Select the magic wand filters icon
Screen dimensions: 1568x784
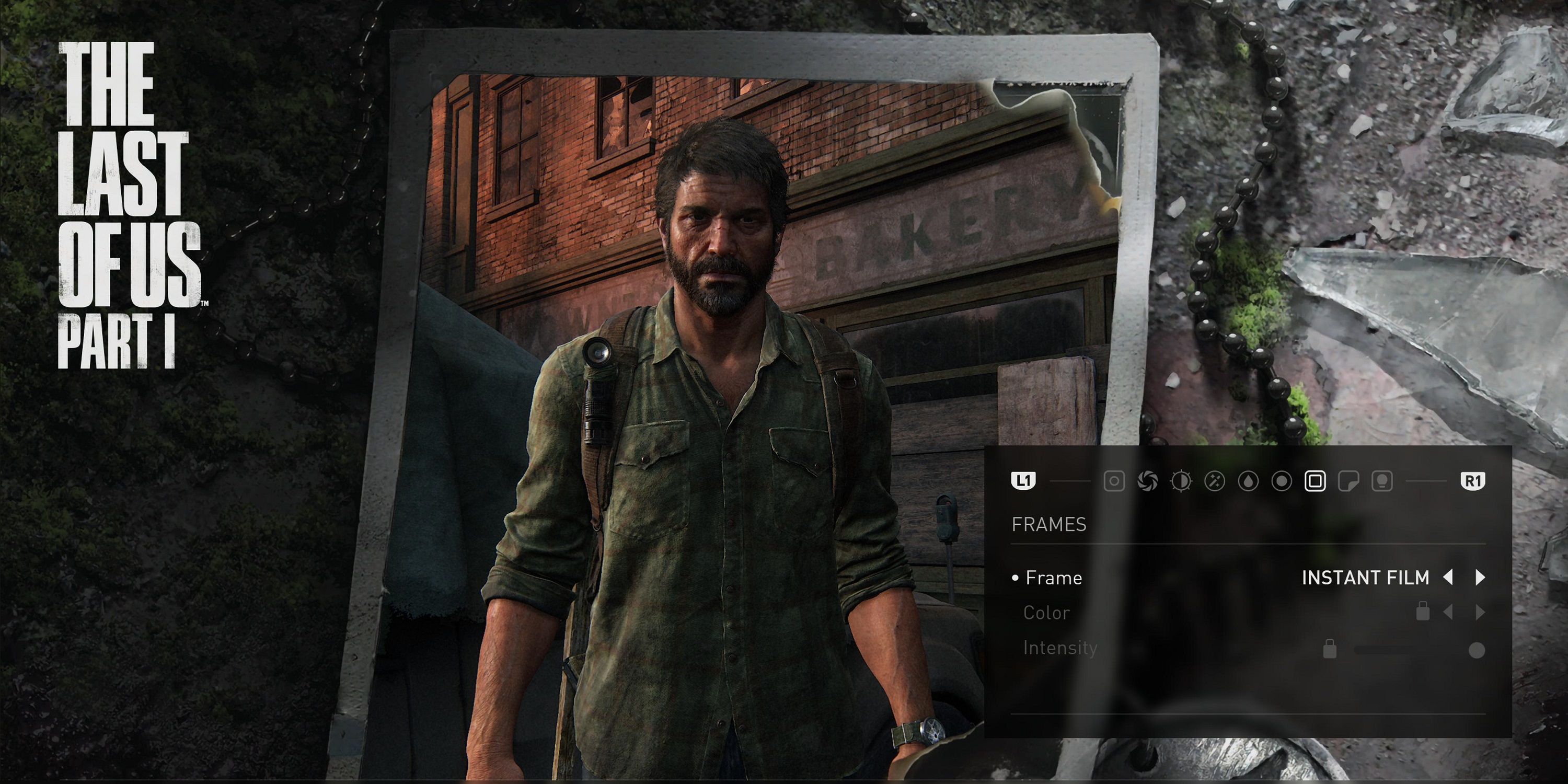pos(1215,481)
